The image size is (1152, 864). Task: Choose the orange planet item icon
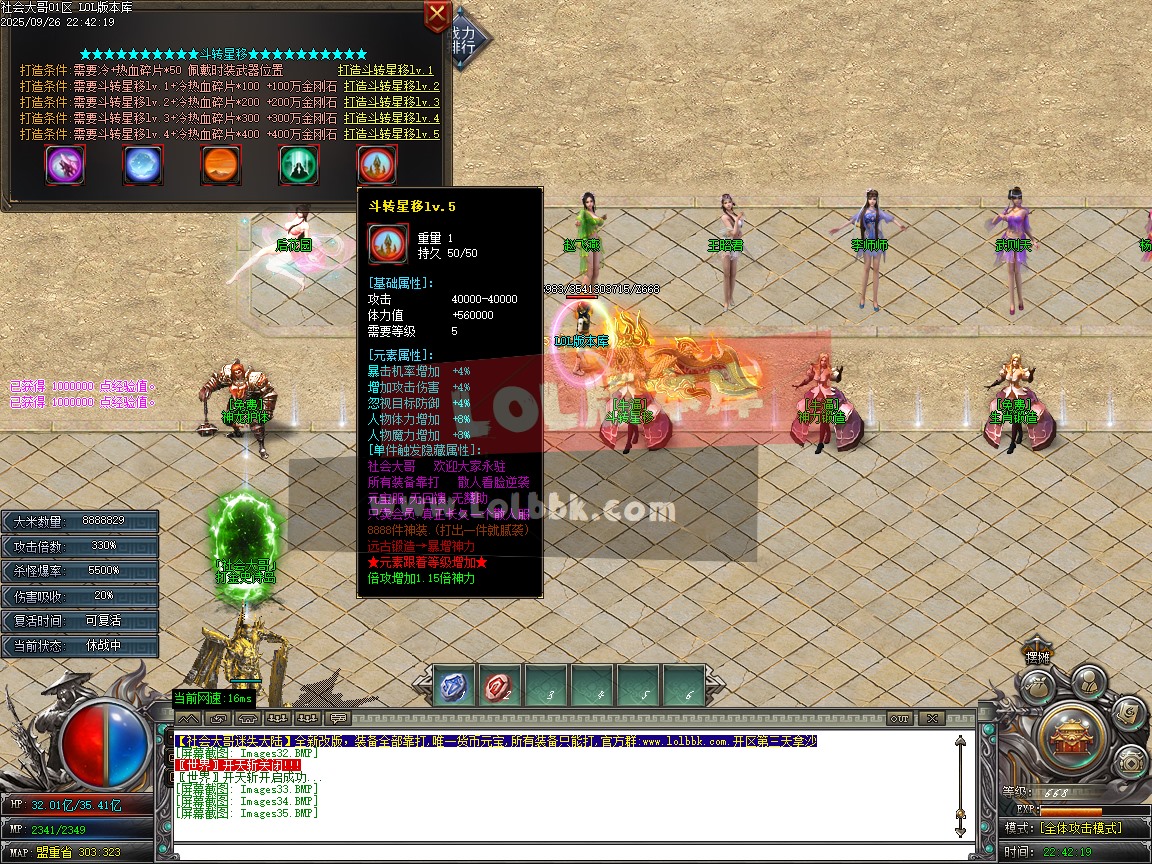pos(221,164)
